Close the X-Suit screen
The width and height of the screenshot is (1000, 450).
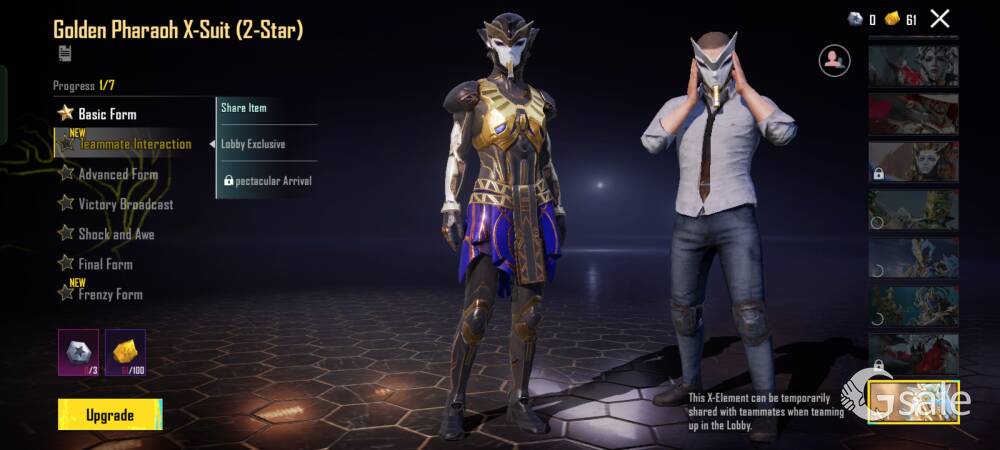[940, 18]
